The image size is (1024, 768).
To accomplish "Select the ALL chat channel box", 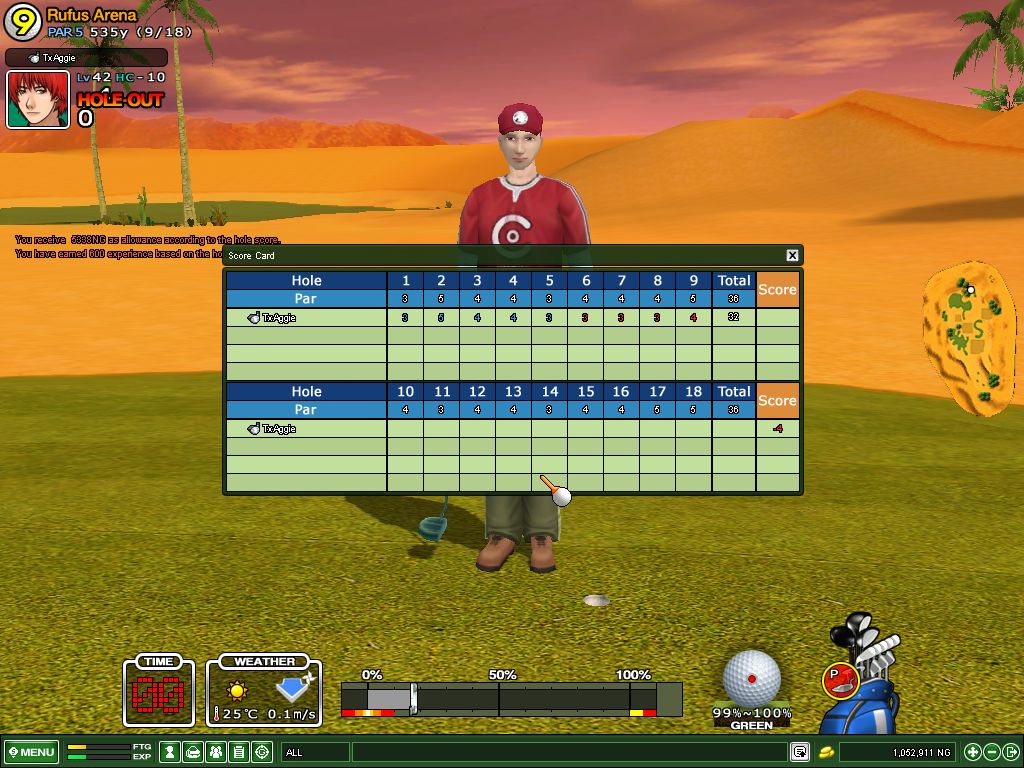I will (315, 752).
